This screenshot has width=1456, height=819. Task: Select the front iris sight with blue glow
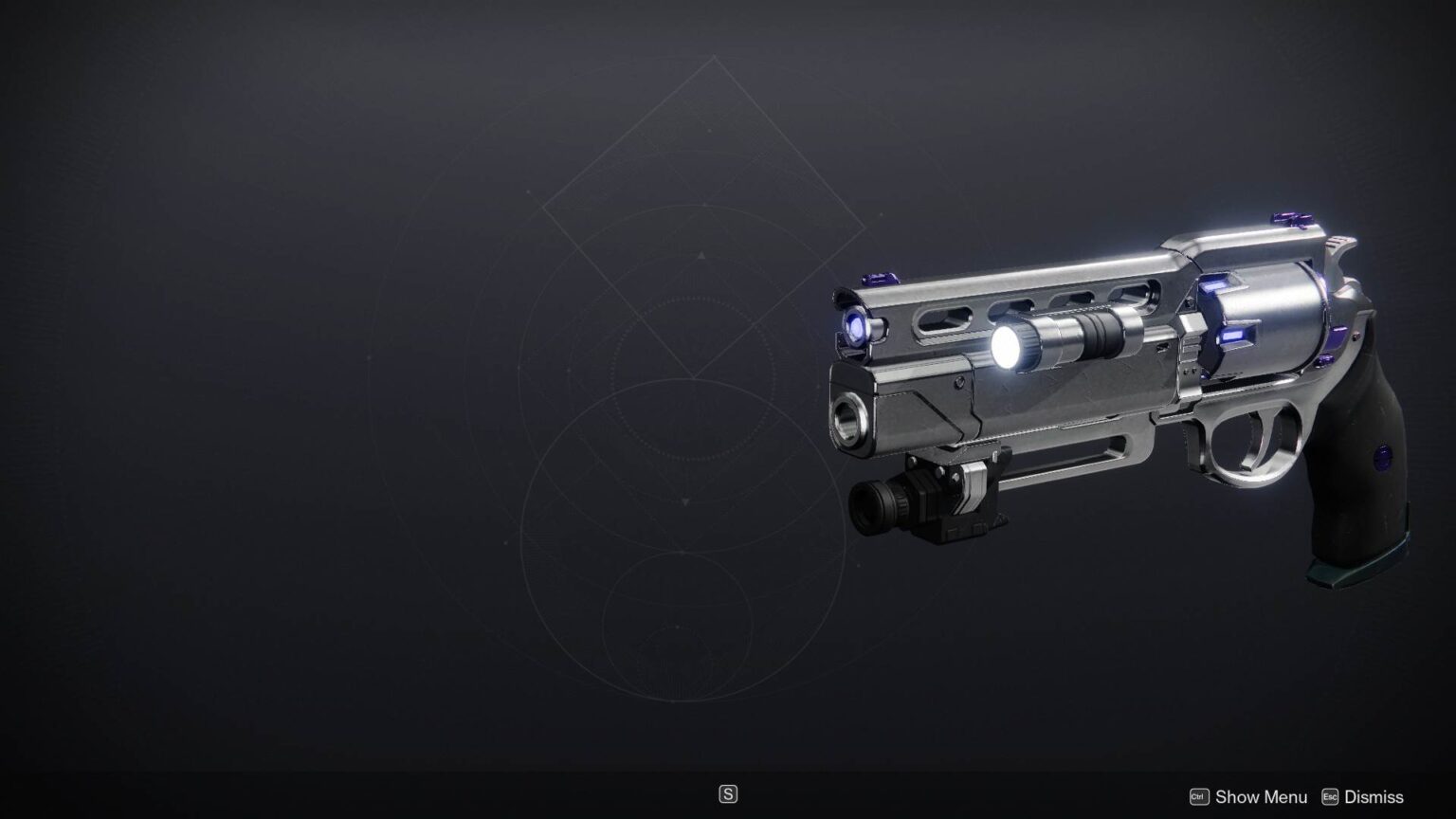point(854,327)
